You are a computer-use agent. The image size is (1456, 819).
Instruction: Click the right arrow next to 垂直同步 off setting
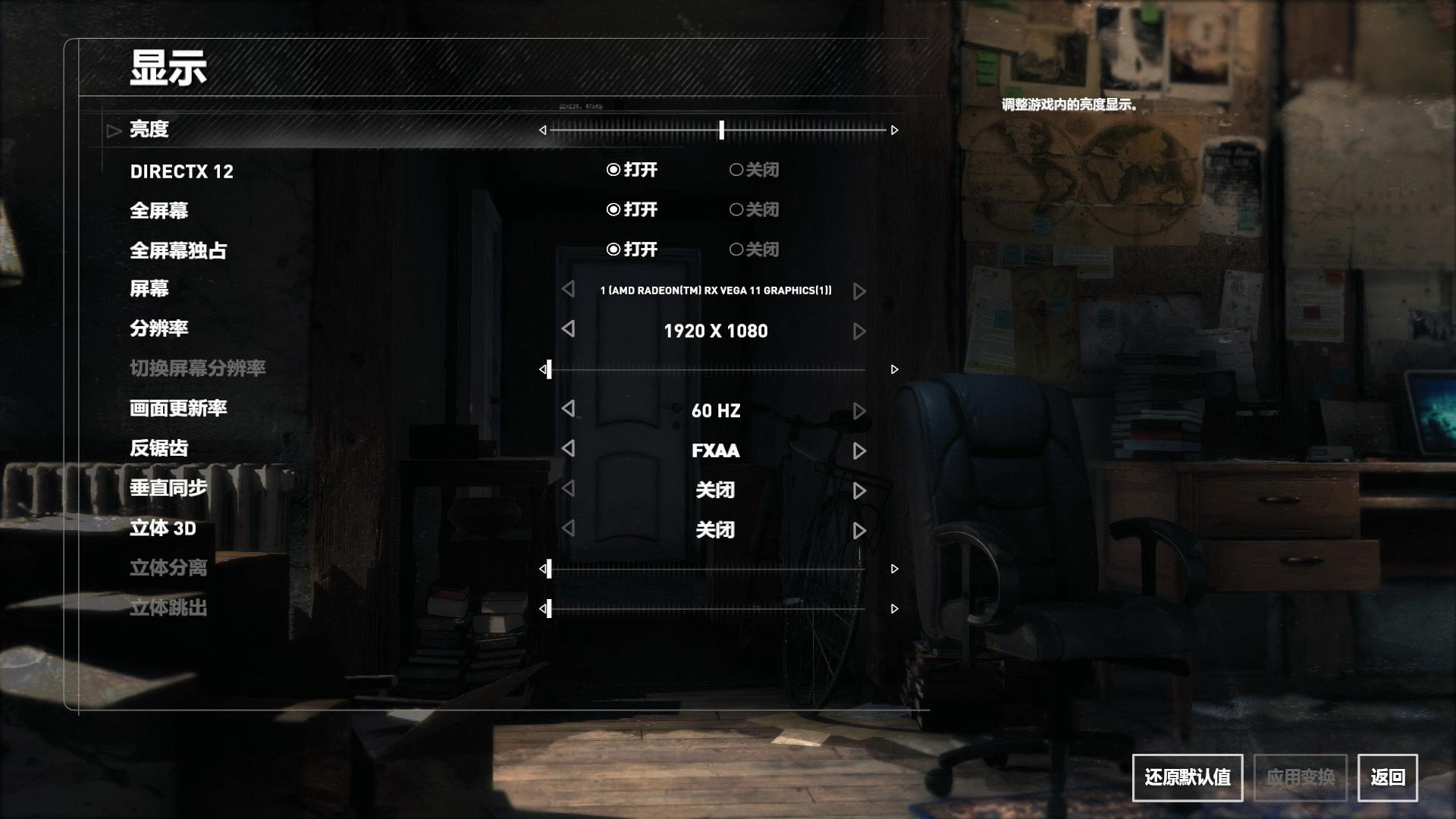pos(859,491)
